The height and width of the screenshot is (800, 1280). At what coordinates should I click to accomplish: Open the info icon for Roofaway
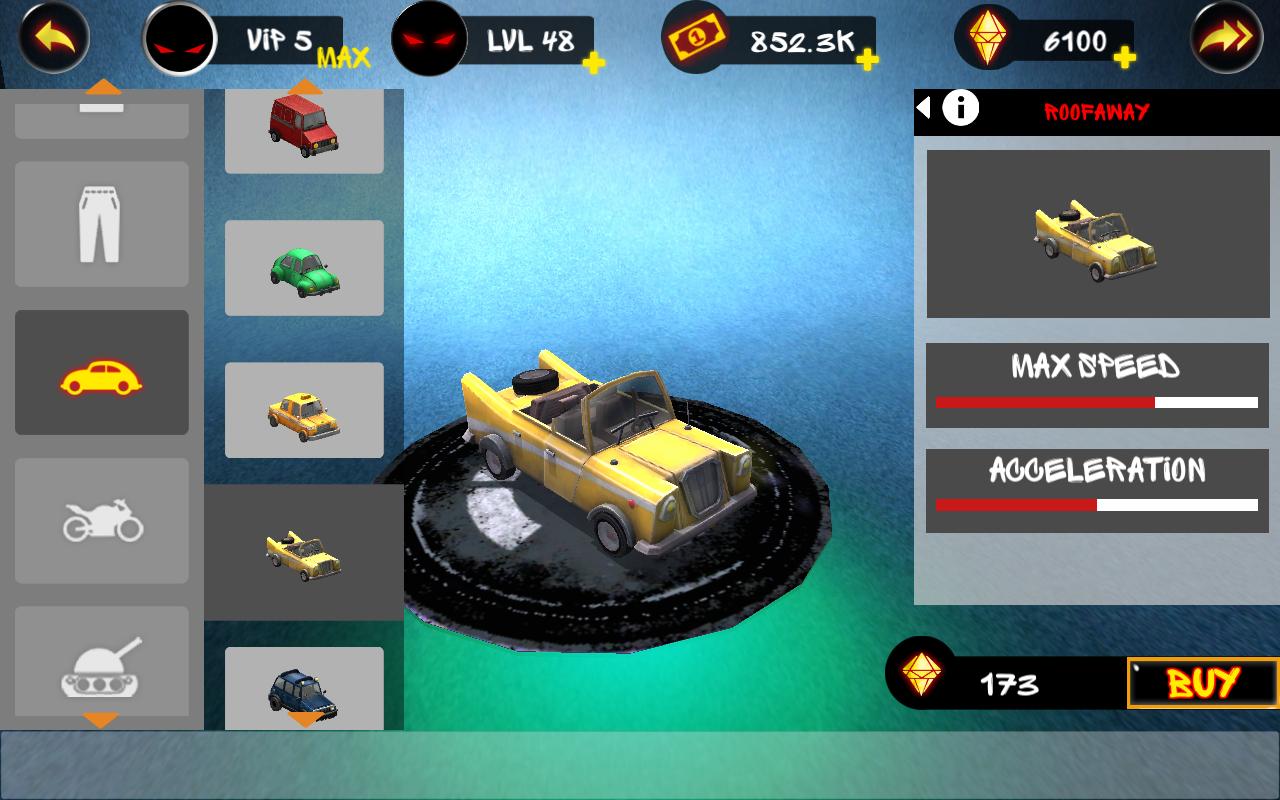tap(961, 107)
